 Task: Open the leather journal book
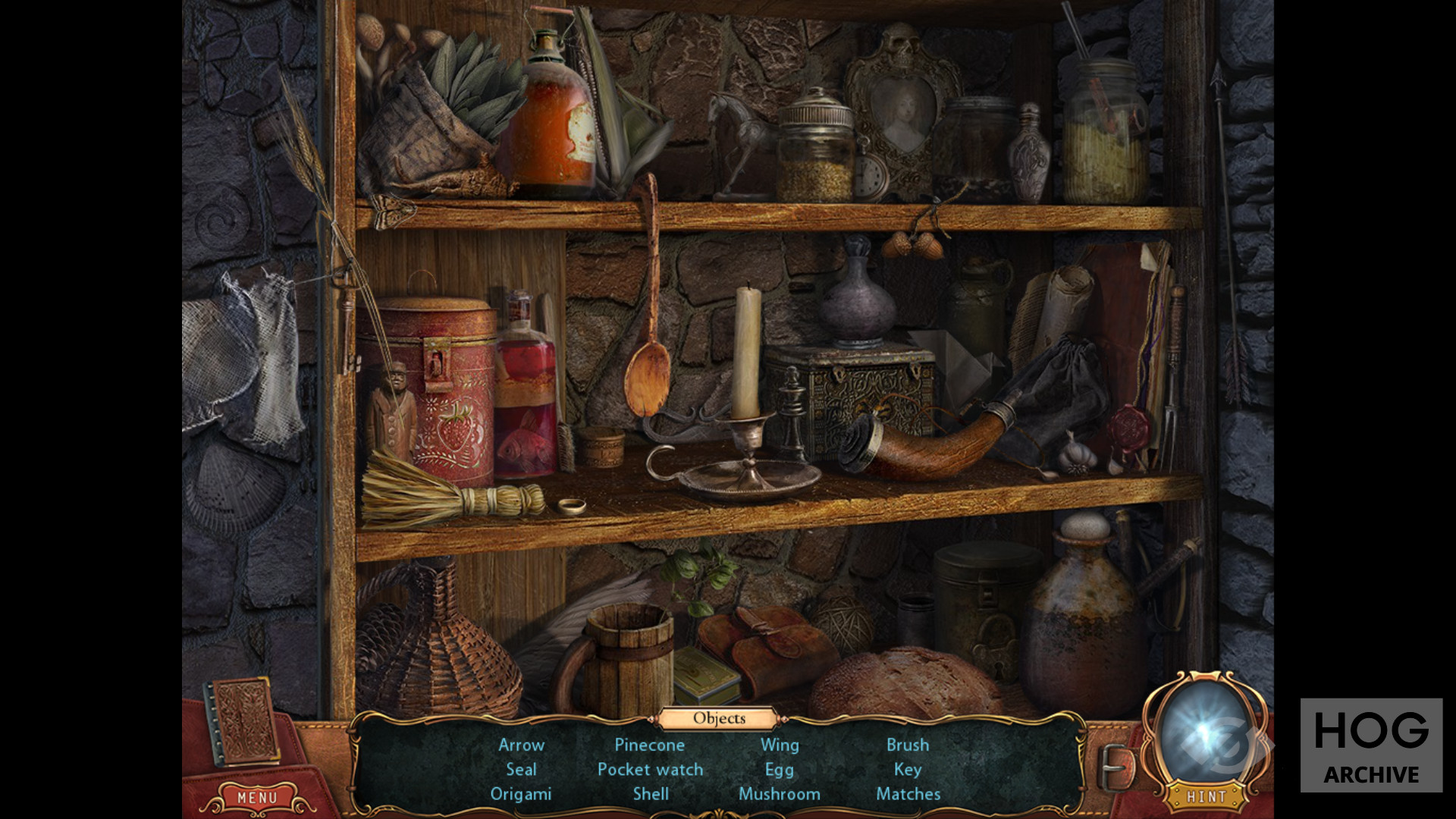tap(244, 720)
